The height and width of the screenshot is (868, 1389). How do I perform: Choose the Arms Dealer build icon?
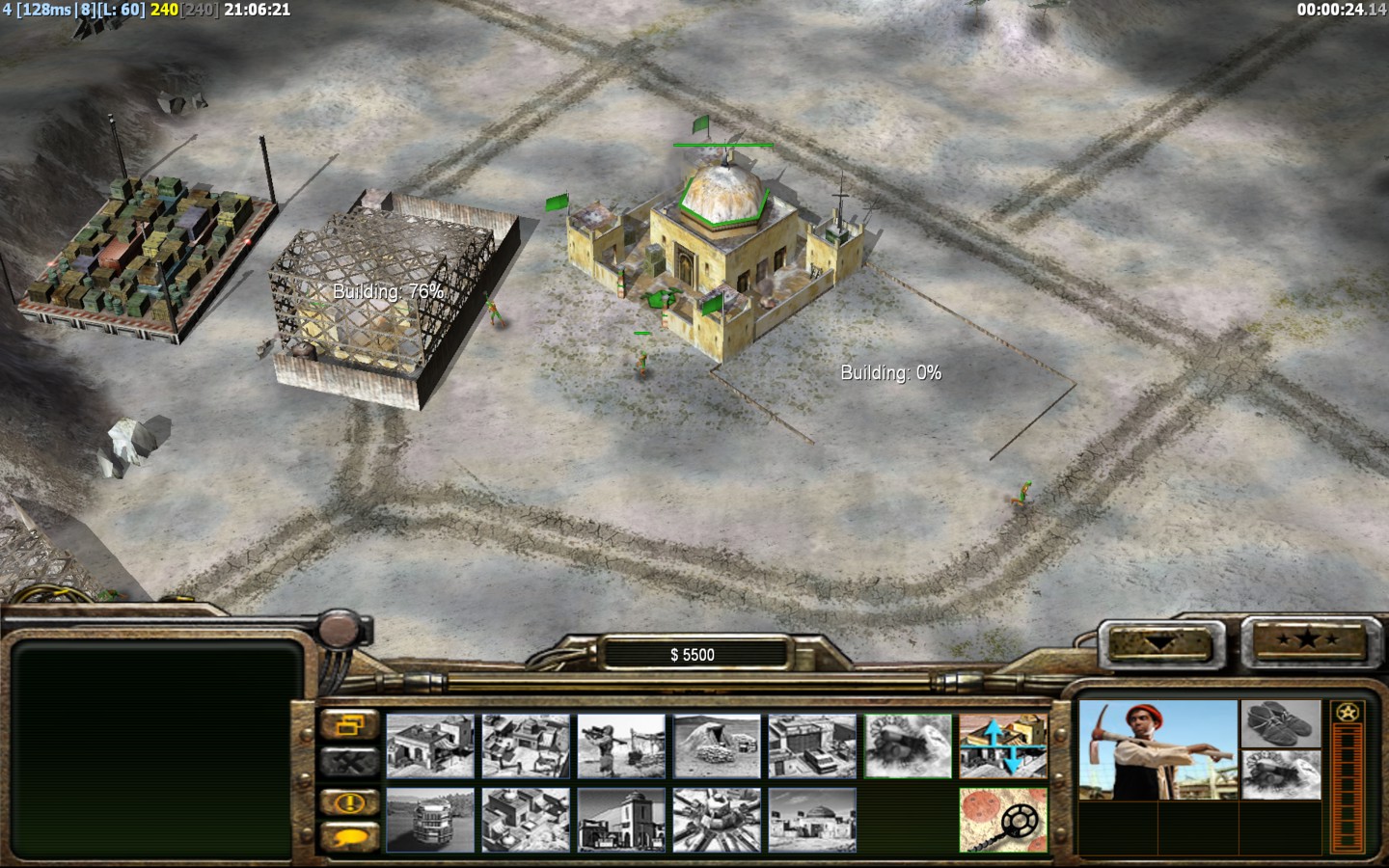[x=812, y=746]
